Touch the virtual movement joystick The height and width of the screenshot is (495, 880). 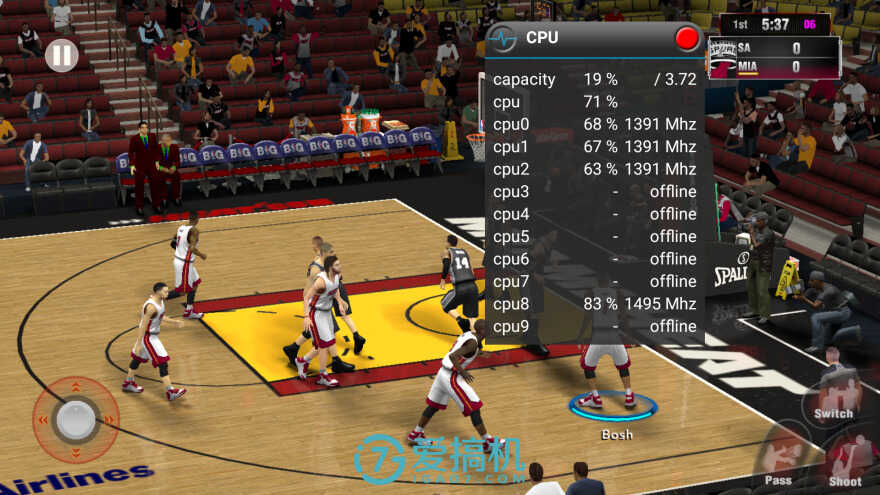(75, 420)
